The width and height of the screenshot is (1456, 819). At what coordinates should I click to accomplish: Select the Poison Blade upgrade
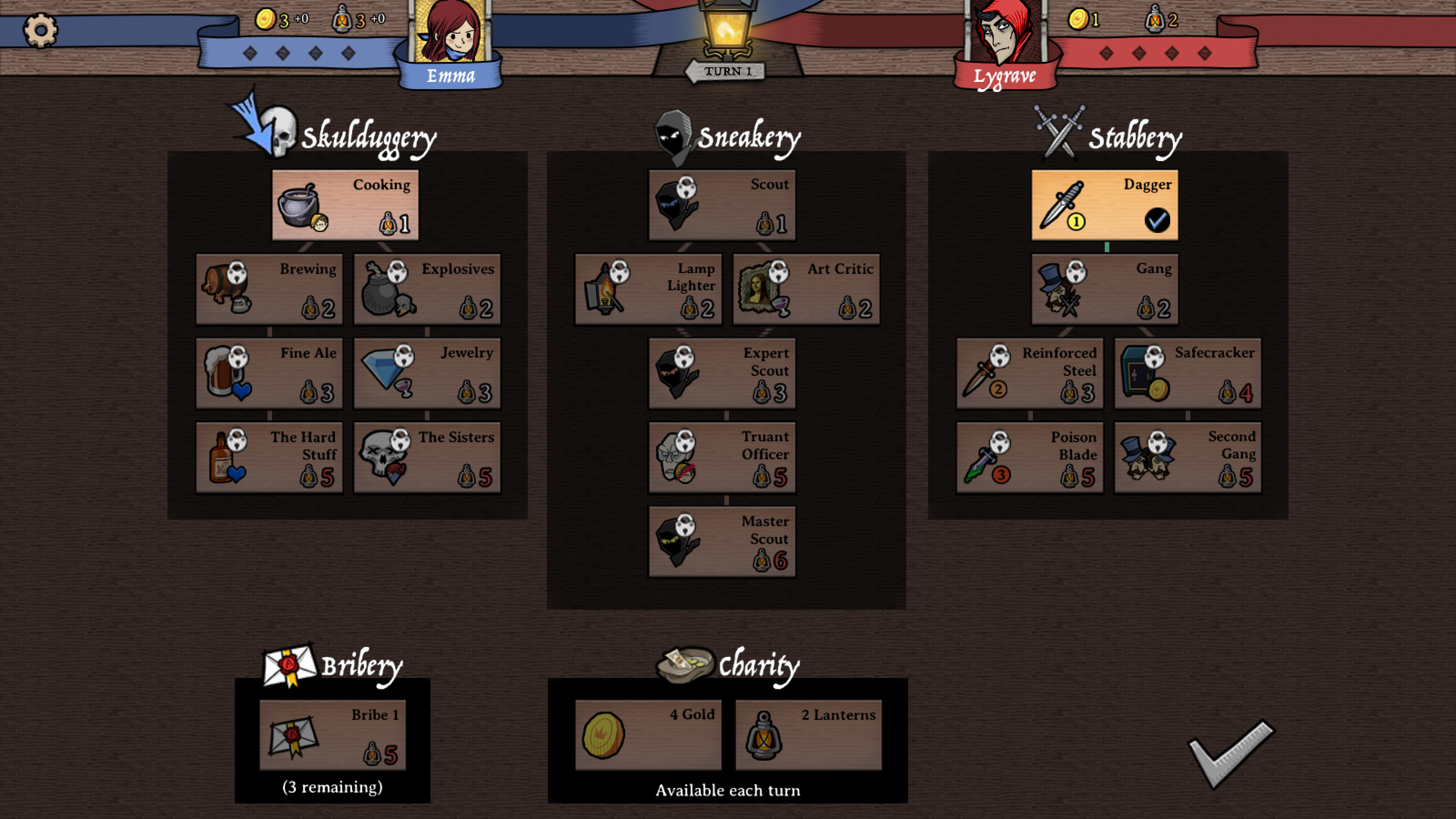[x=1029, y=457]
